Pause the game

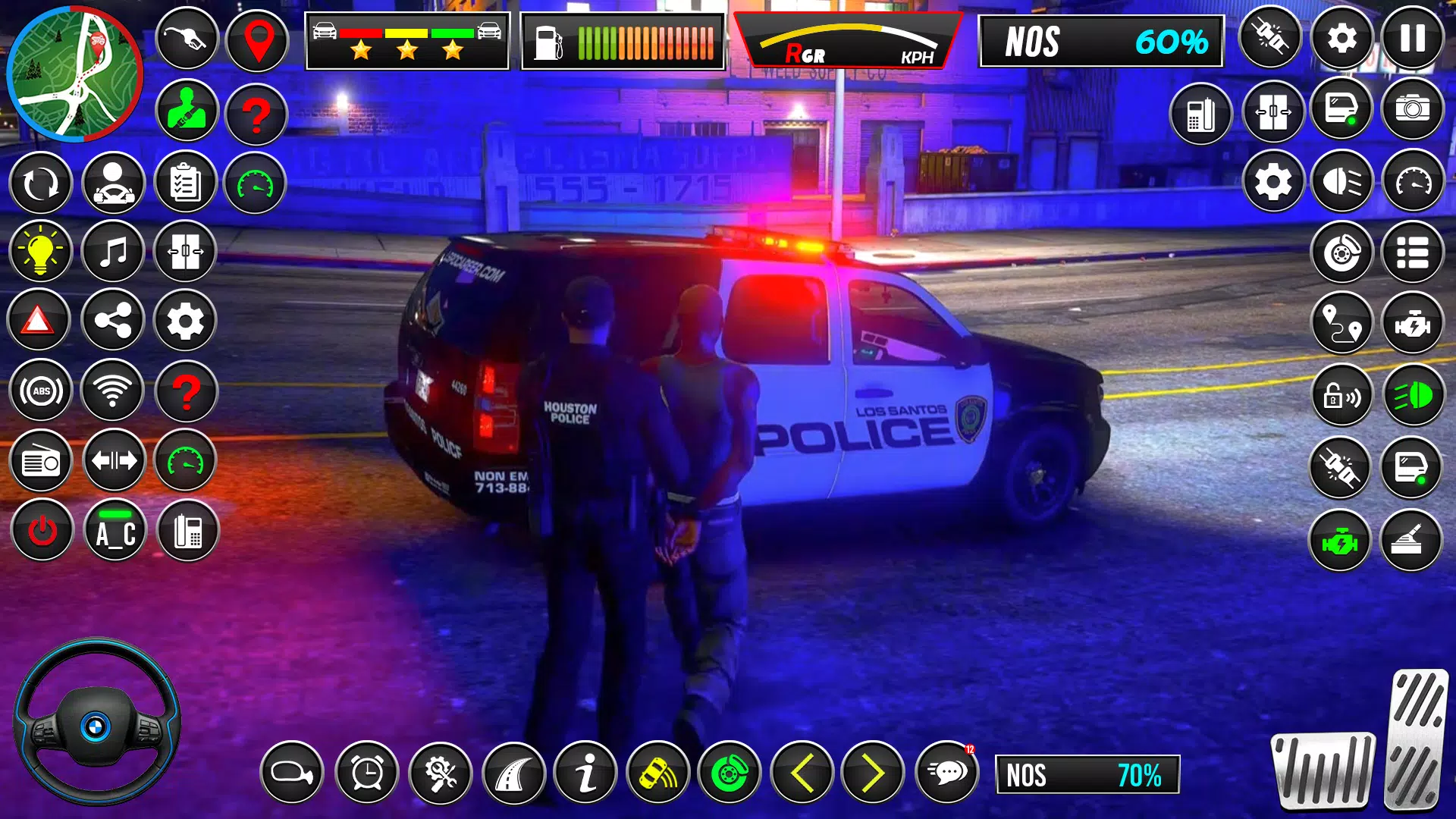point(1412,38)
